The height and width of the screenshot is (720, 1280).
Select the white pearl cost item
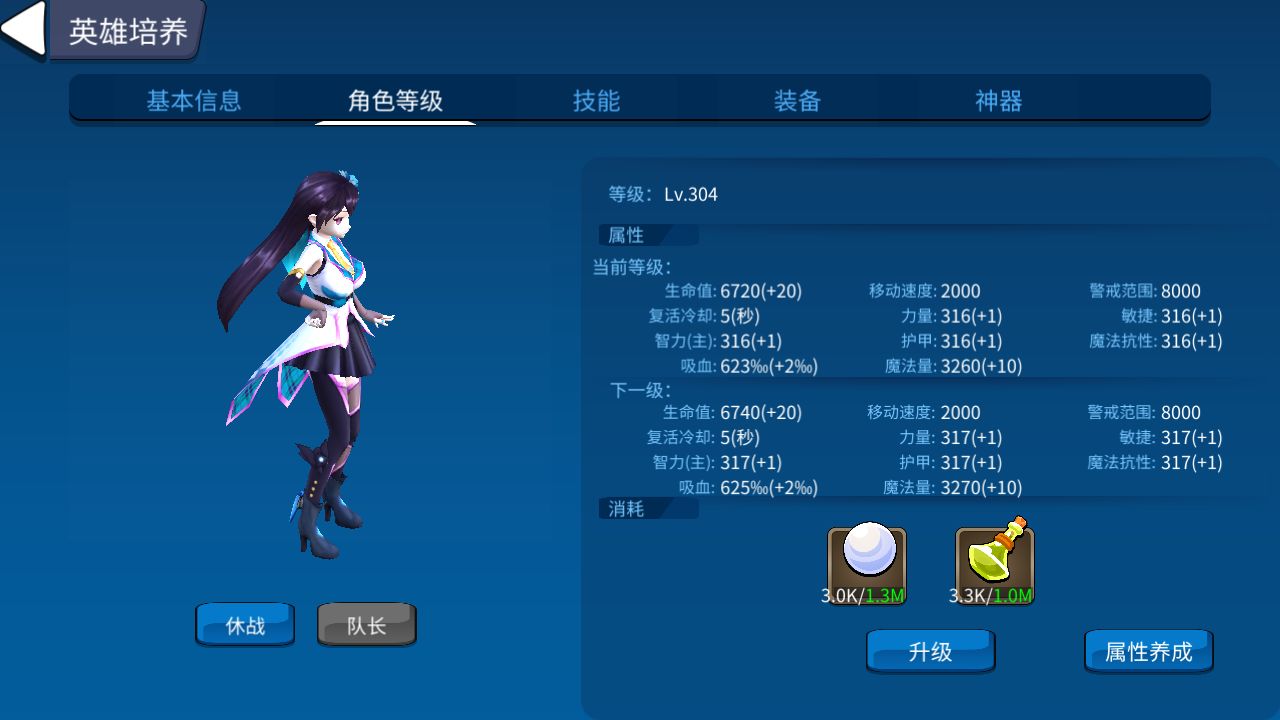point(866,562)
